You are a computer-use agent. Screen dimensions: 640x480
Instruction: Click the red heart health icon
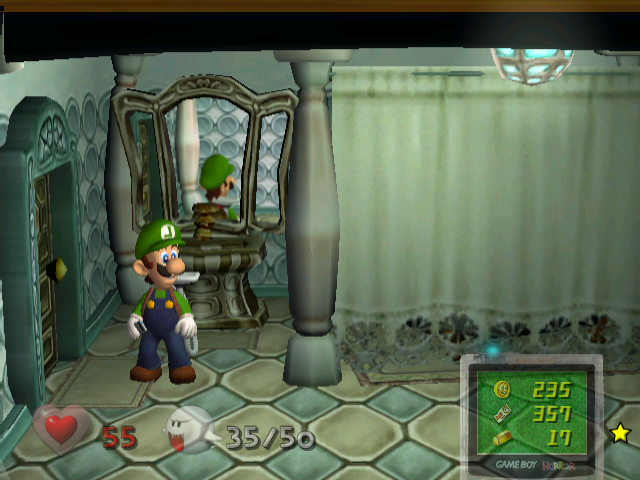tap(61, 430)
